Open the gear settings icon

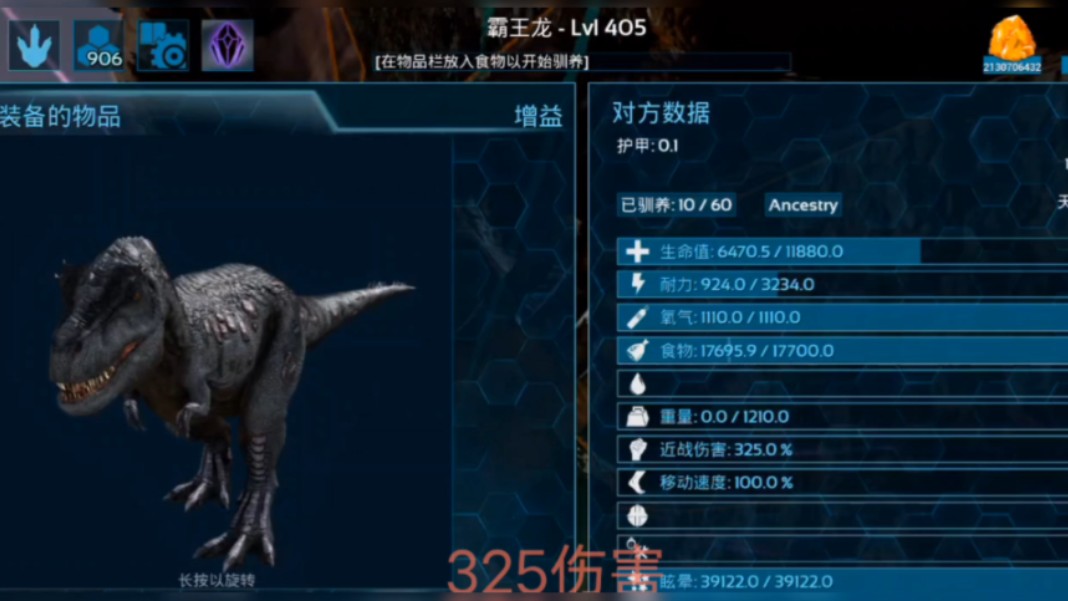coord(164,46)
